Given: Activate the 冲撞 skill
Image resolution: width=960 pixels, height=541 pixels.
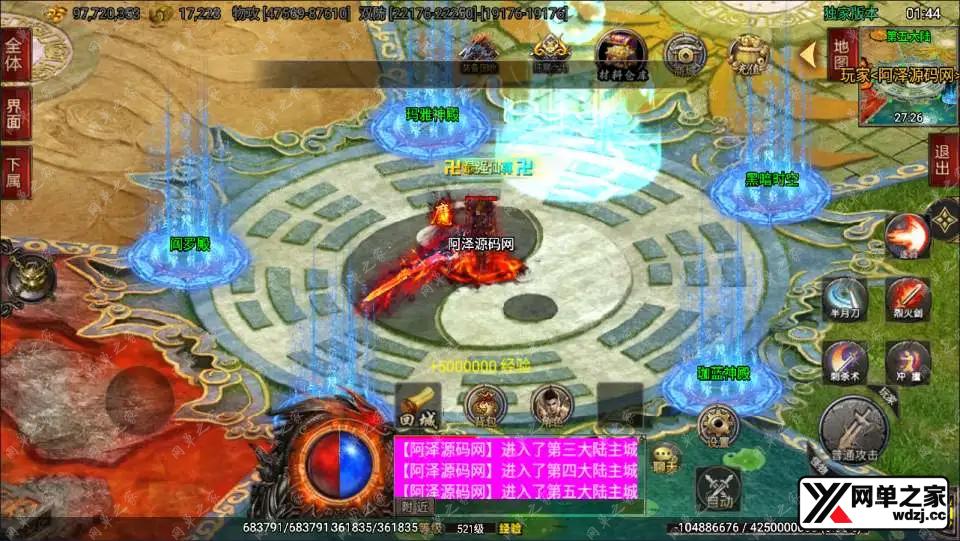Looking at the screenshot, I should pos(908,361).
